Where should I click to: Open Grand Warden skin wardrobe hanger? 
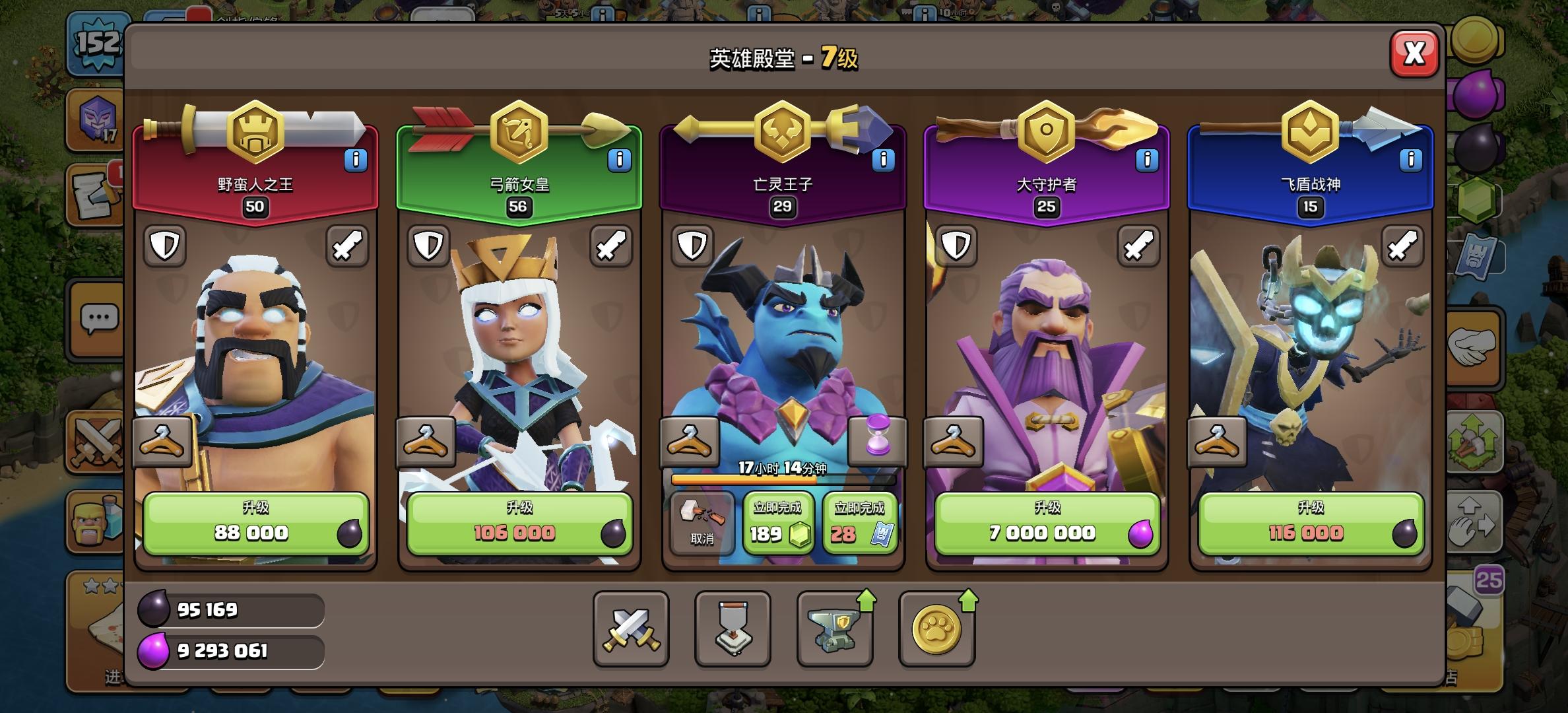click(x=953, y=441)
